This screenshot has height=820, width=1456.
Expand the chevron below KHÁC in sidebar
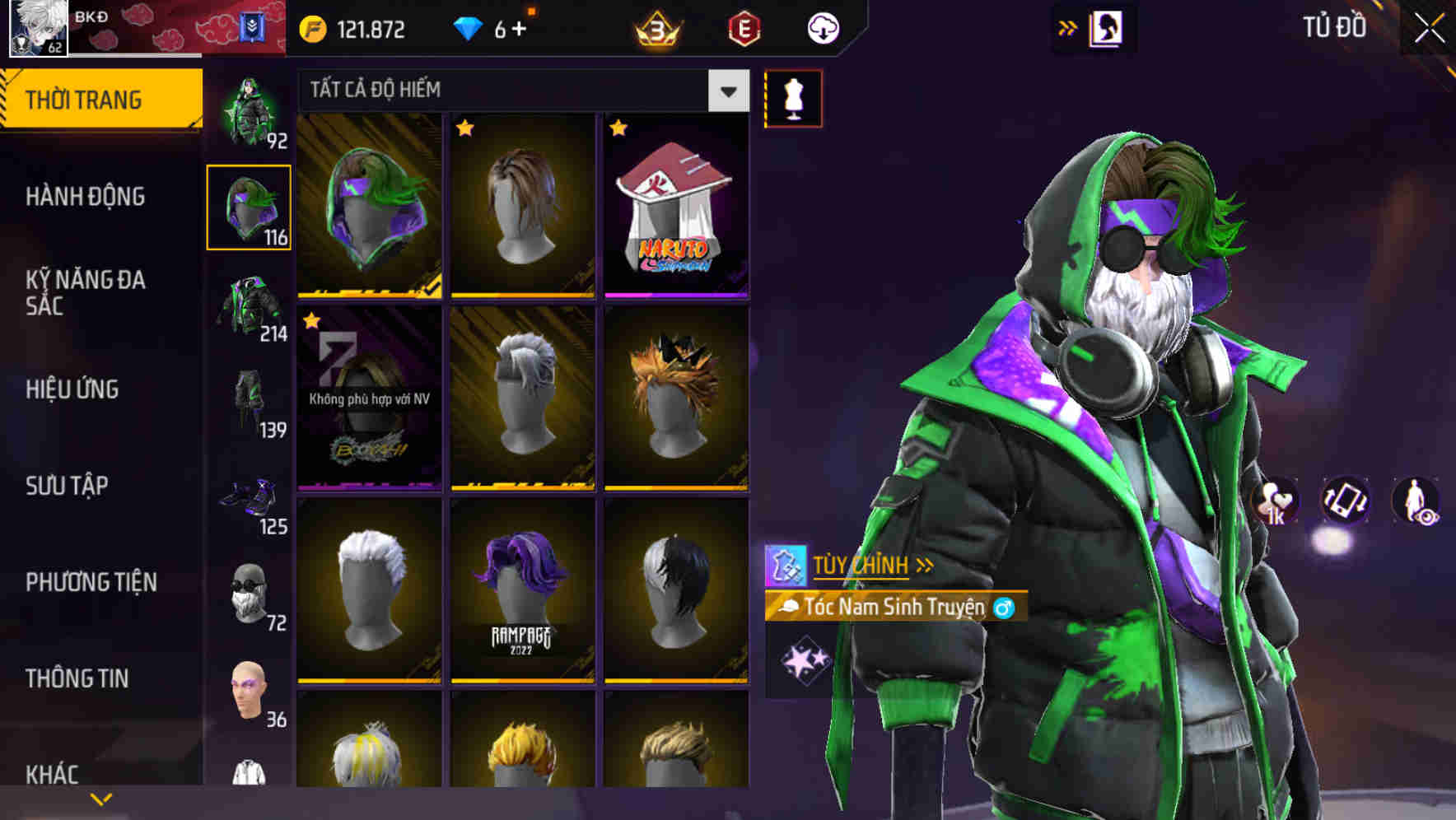(x=100, y=799)
